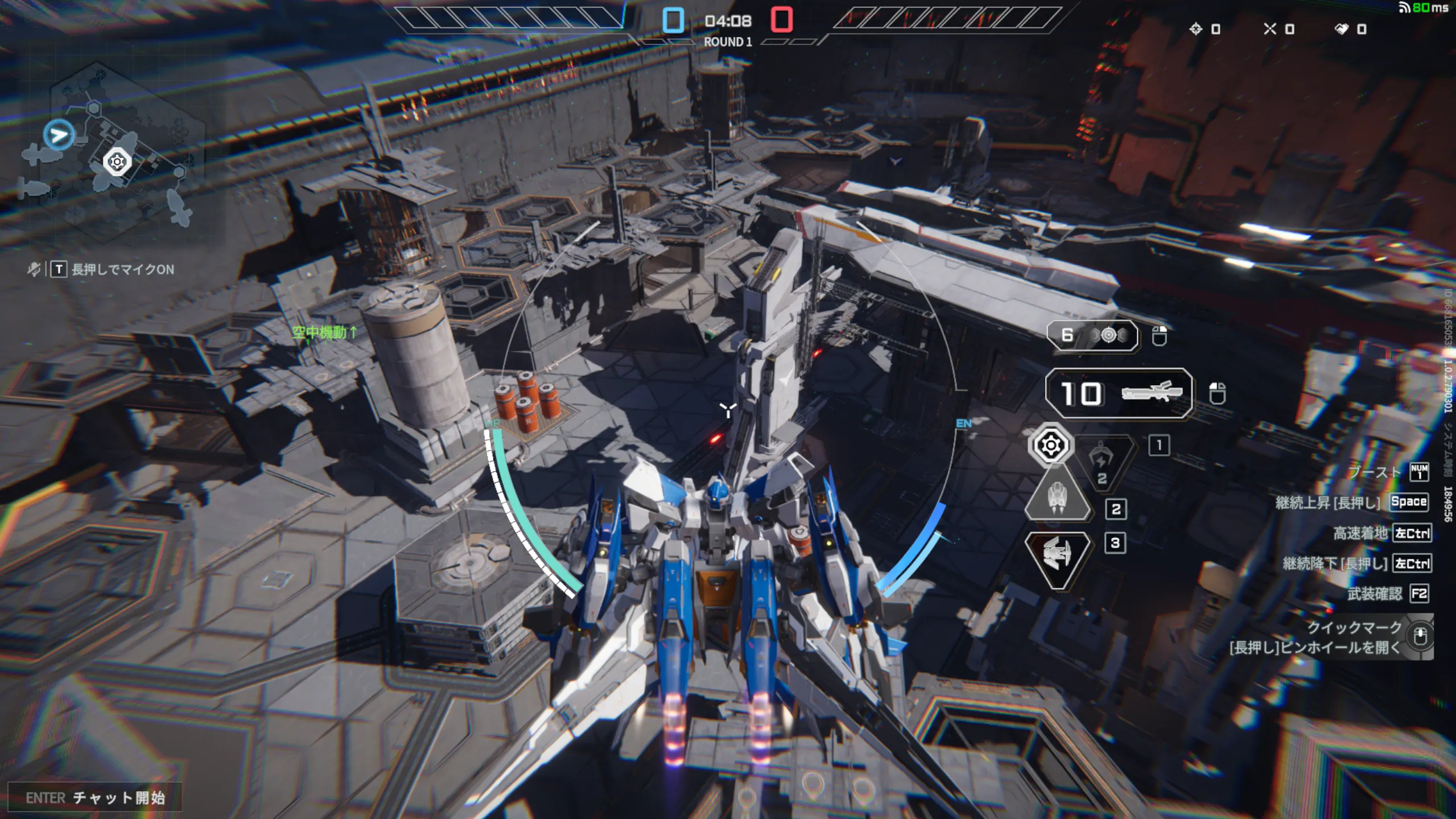Select the rifle weapon slot
1456x819 pixels.
[x=1119, y=393]
